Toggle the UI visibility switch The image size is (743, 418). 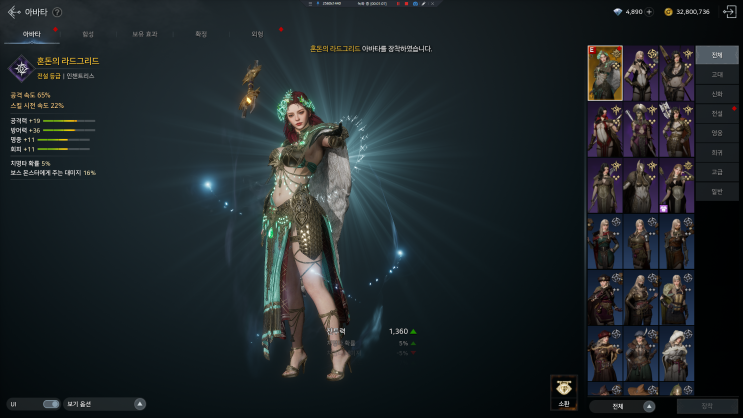(51, 404)
